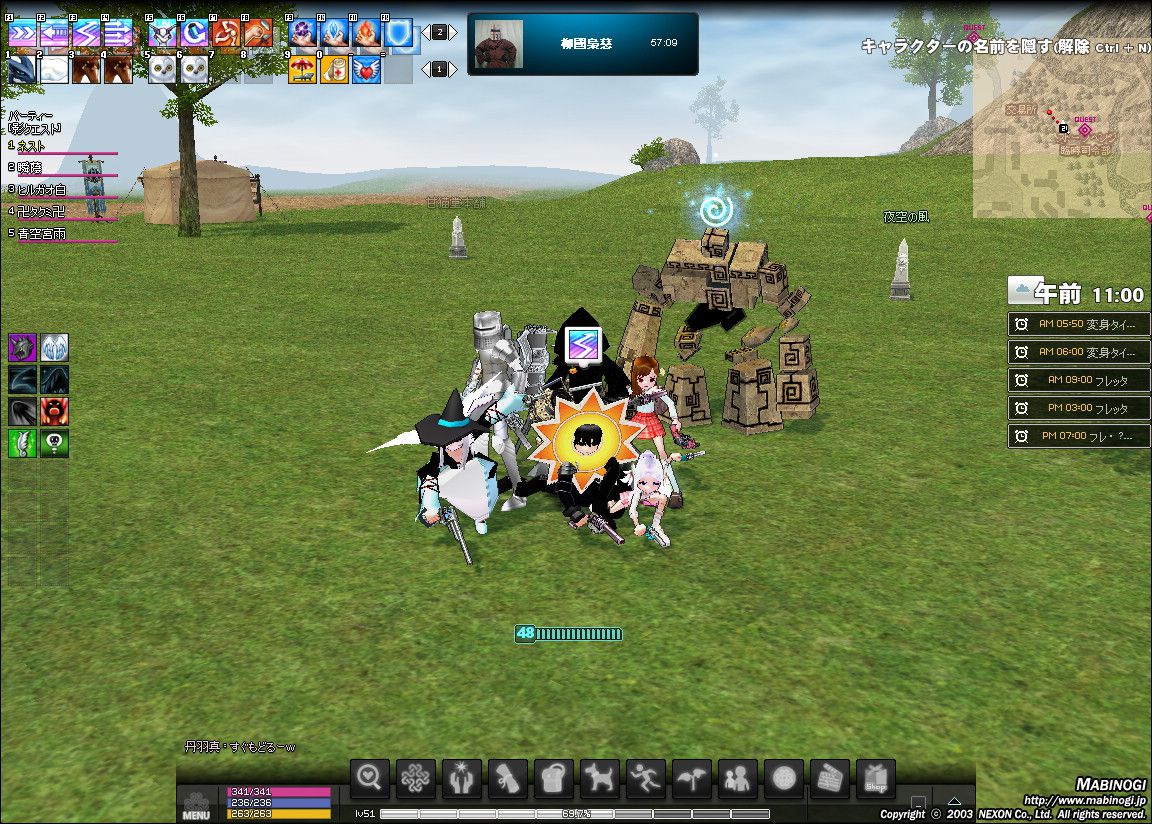Click the white angel wings skill icon
This screenshot has height=824, width=1152.
pyautogui.click(x=54, y=347)
